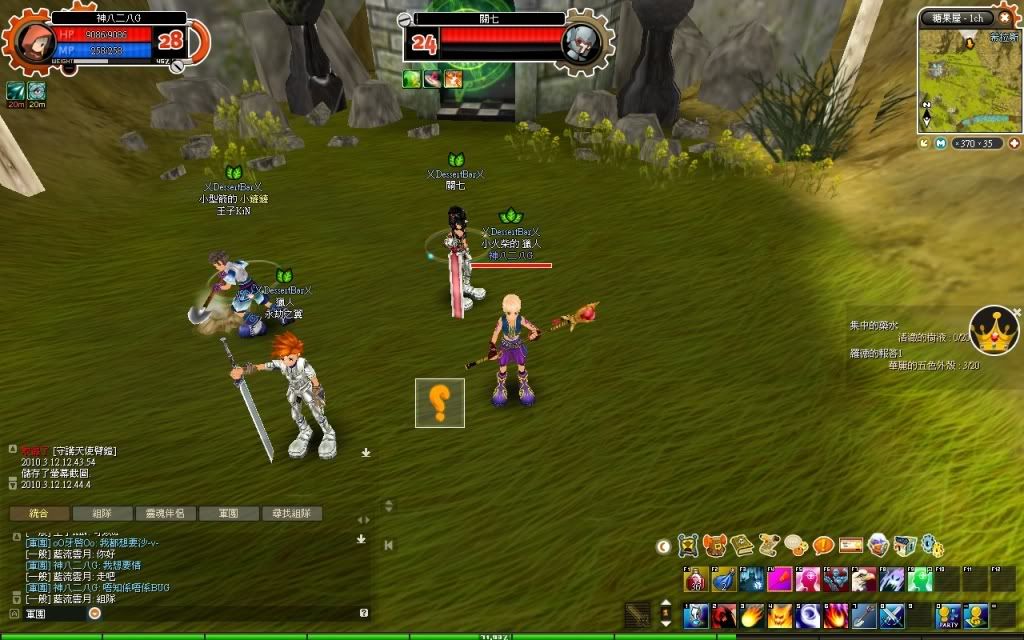
Task: Click the chat help question mark
Action: pyautogui.click(x=364, y=613)
